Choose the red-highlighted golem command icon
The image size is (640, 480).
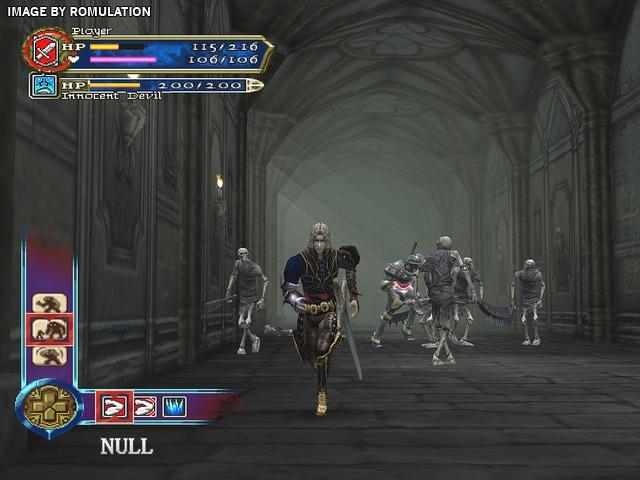(x=49, y=328)
